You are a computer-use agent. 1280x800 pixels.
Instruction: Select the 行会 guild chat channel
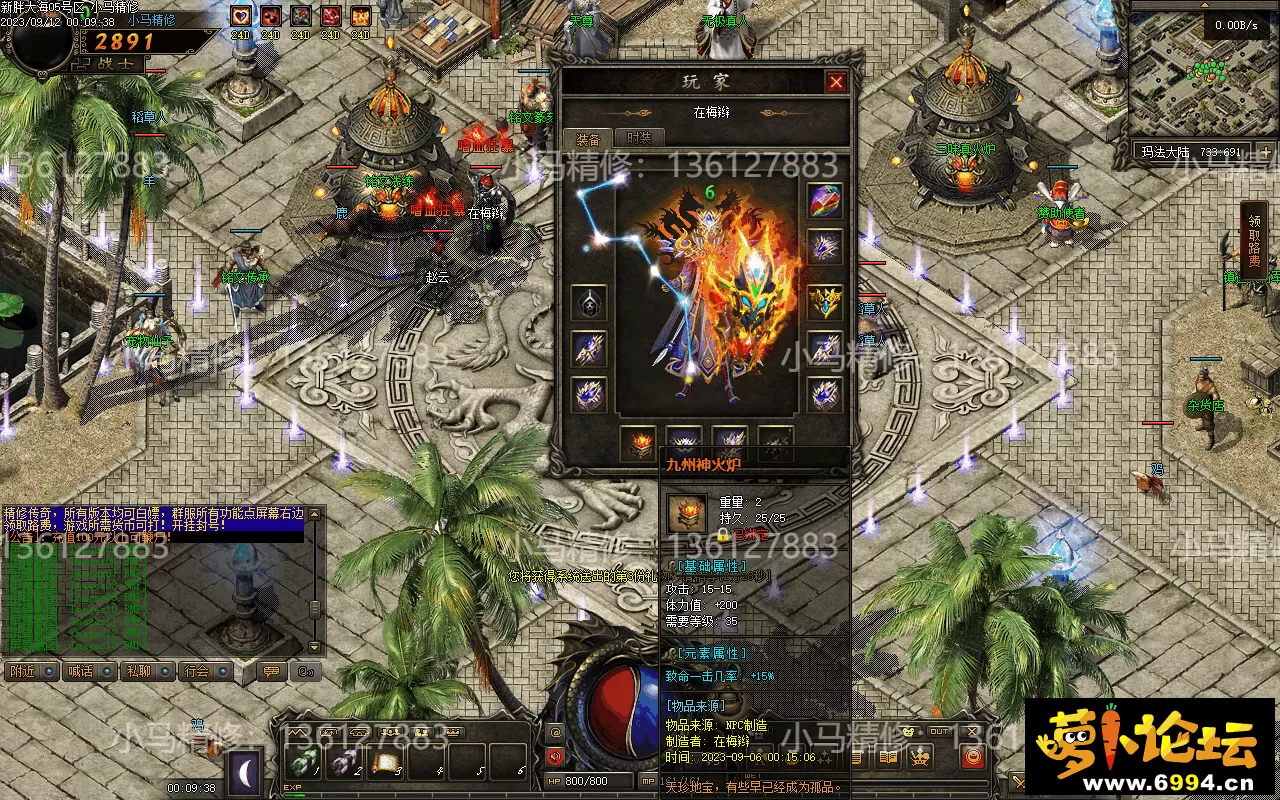pos(197,671)
